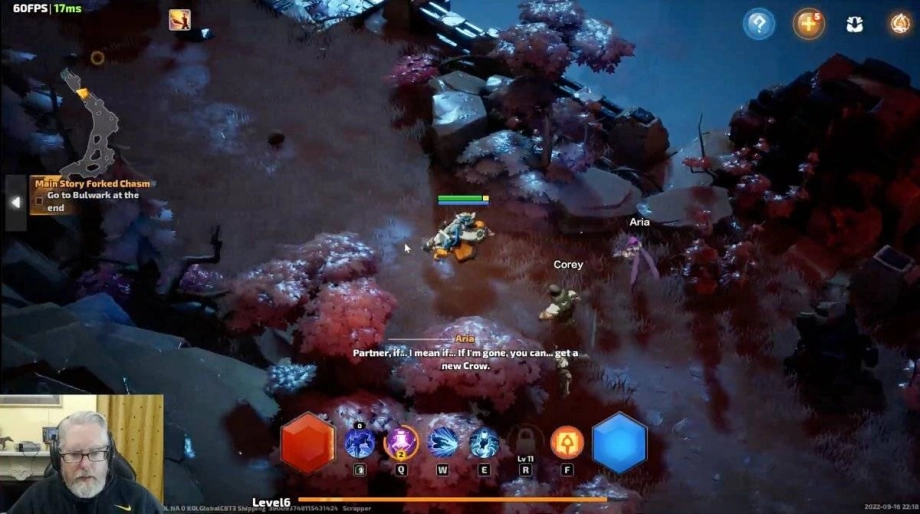
Task: Click the orange buff icon with a warrior
Action: tap(180, 19)
